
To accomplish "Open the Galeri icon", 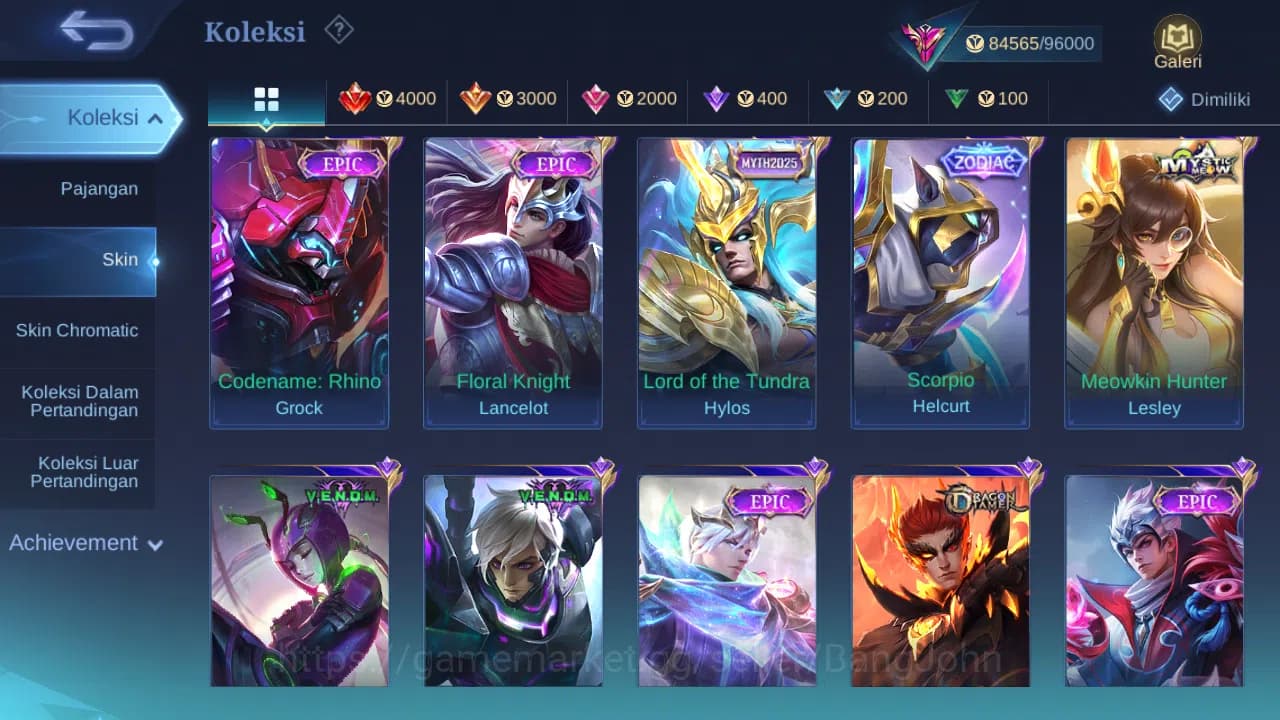I will tap(1176, 40).
